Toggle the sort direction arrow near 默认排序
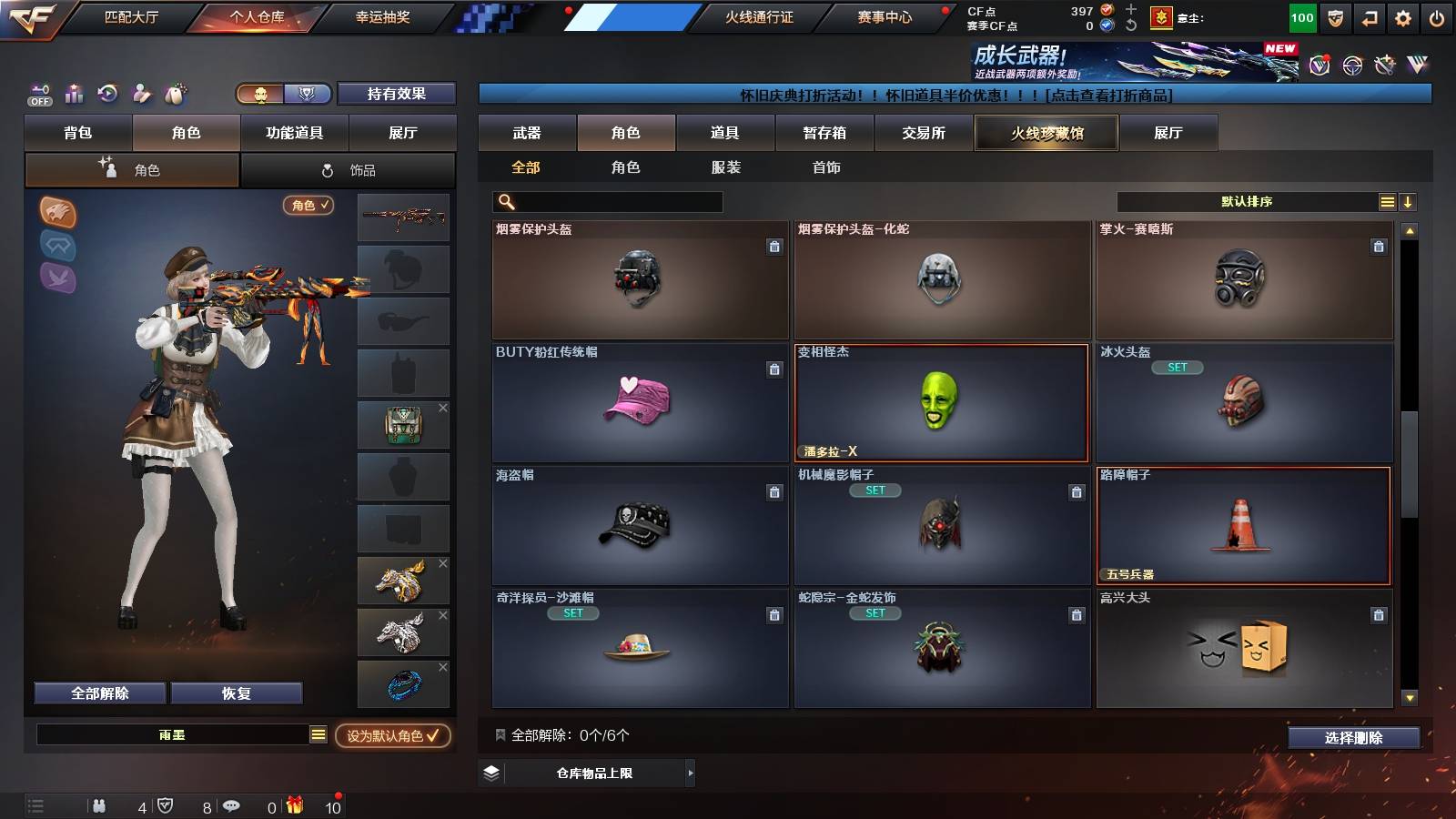The width and height of the screenshot is (1456, 819). coord(1409,201)
